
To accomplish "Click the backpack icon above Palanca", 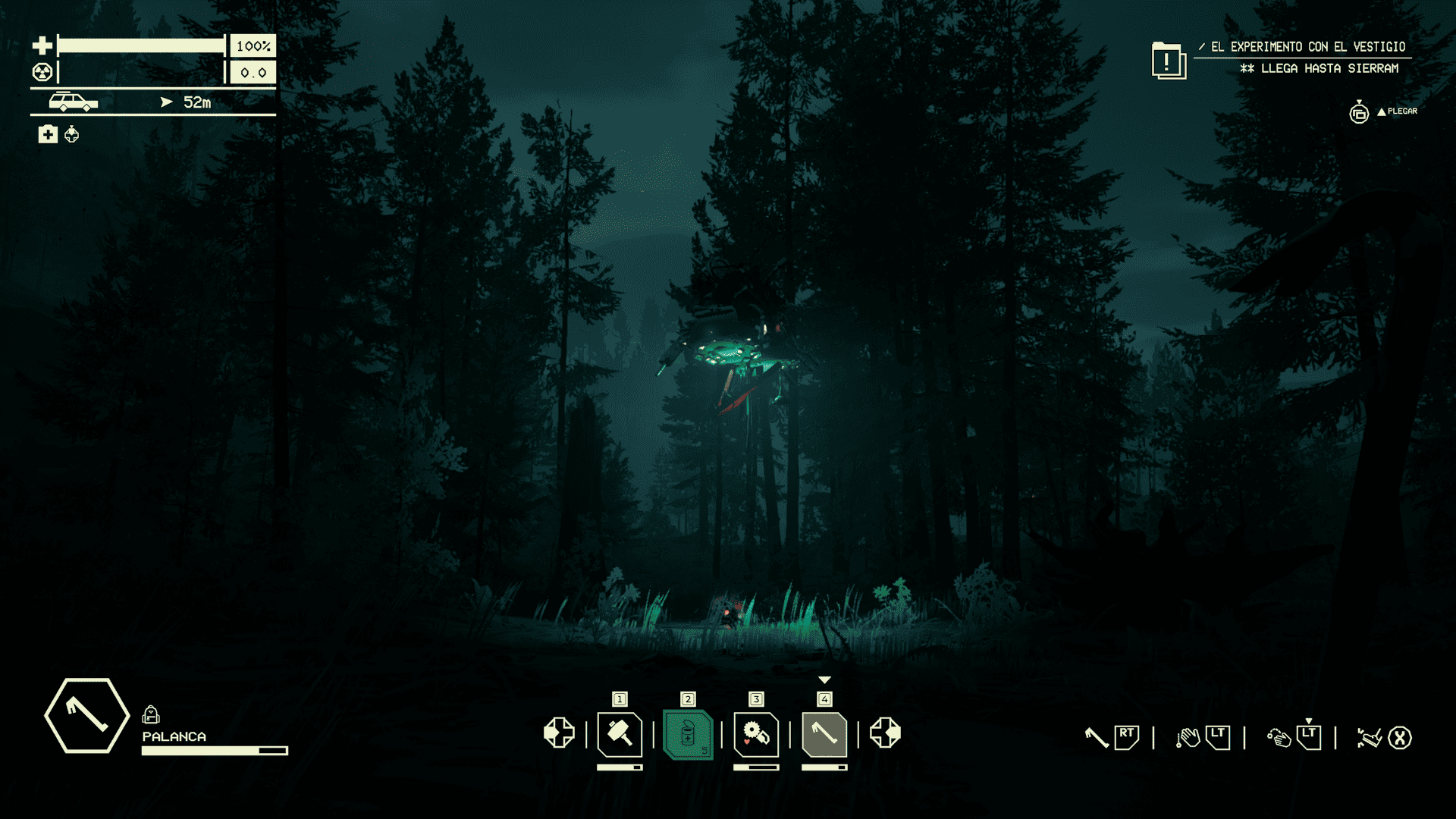I will pyautogui.click(x=151, y=714).
